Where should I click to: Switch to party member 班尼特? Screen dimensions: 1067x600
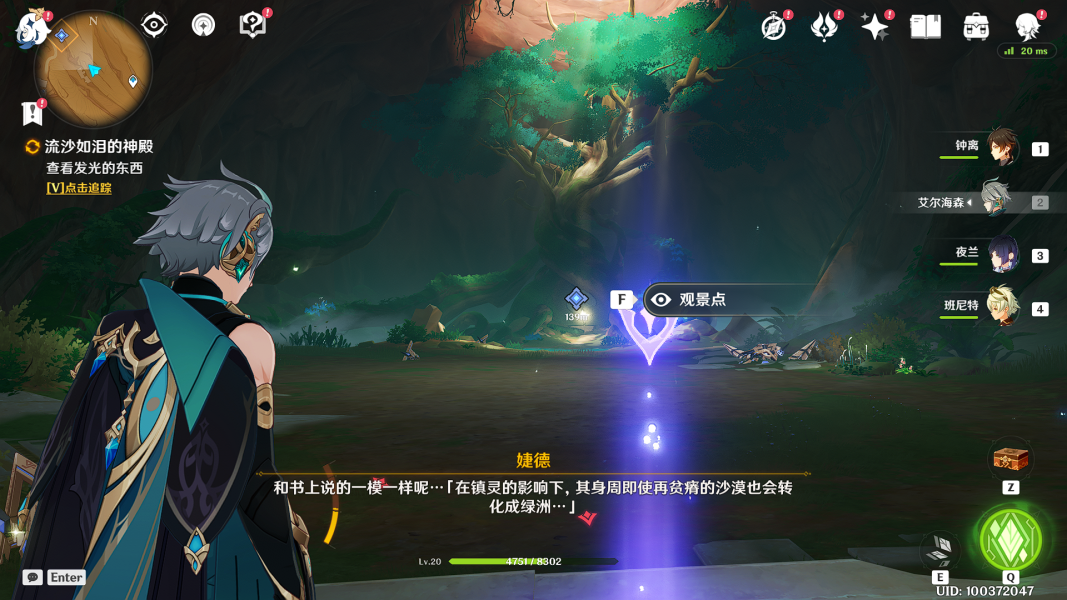coord(1002,308)
